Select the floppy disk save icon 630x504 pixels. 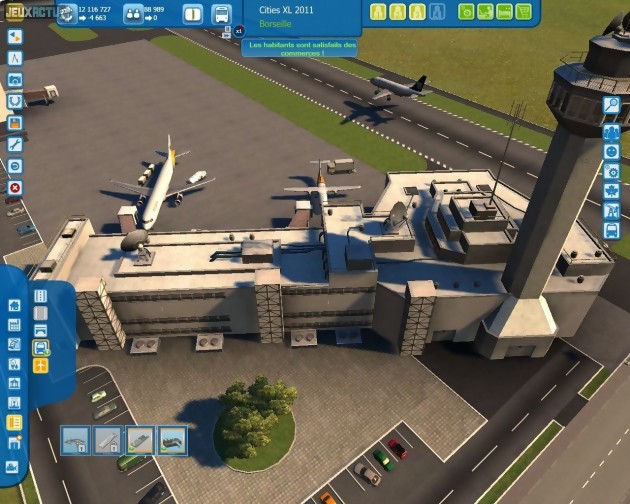[15, 122]
